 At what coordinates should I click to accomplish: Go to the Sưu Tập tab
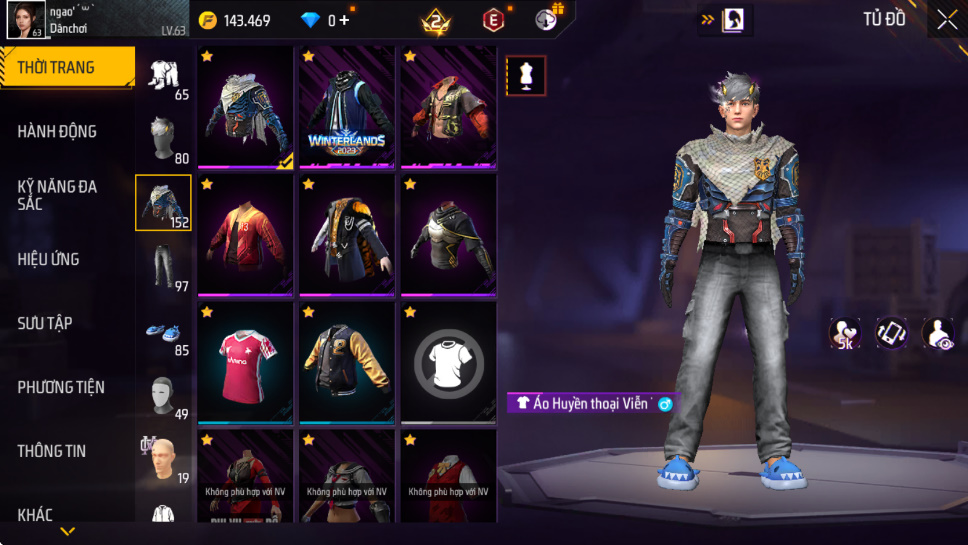(x=45, y=323)
